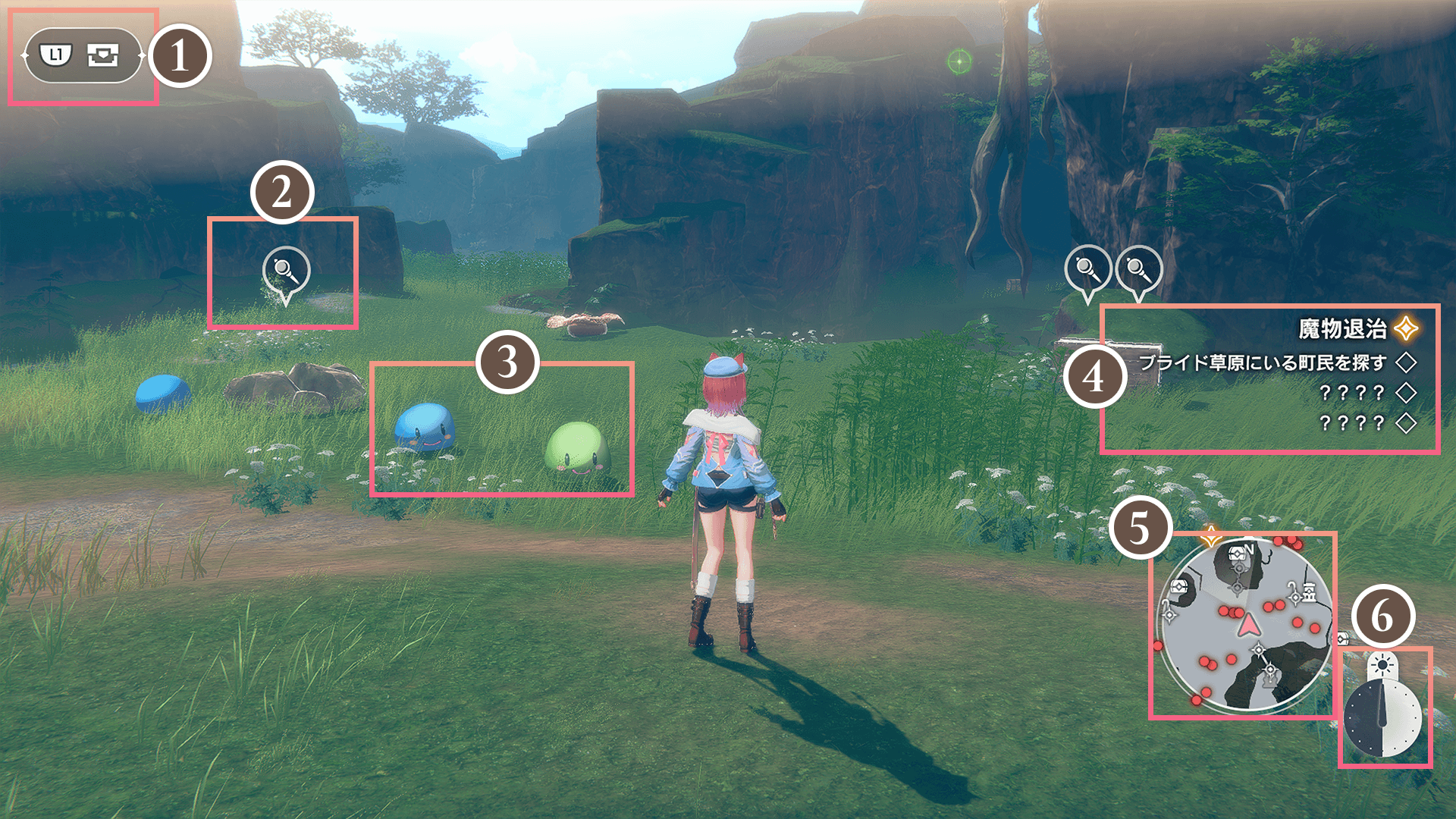Click the day-night clock dial
This screenshot has height=819, width=1456.
[1382, 718]
